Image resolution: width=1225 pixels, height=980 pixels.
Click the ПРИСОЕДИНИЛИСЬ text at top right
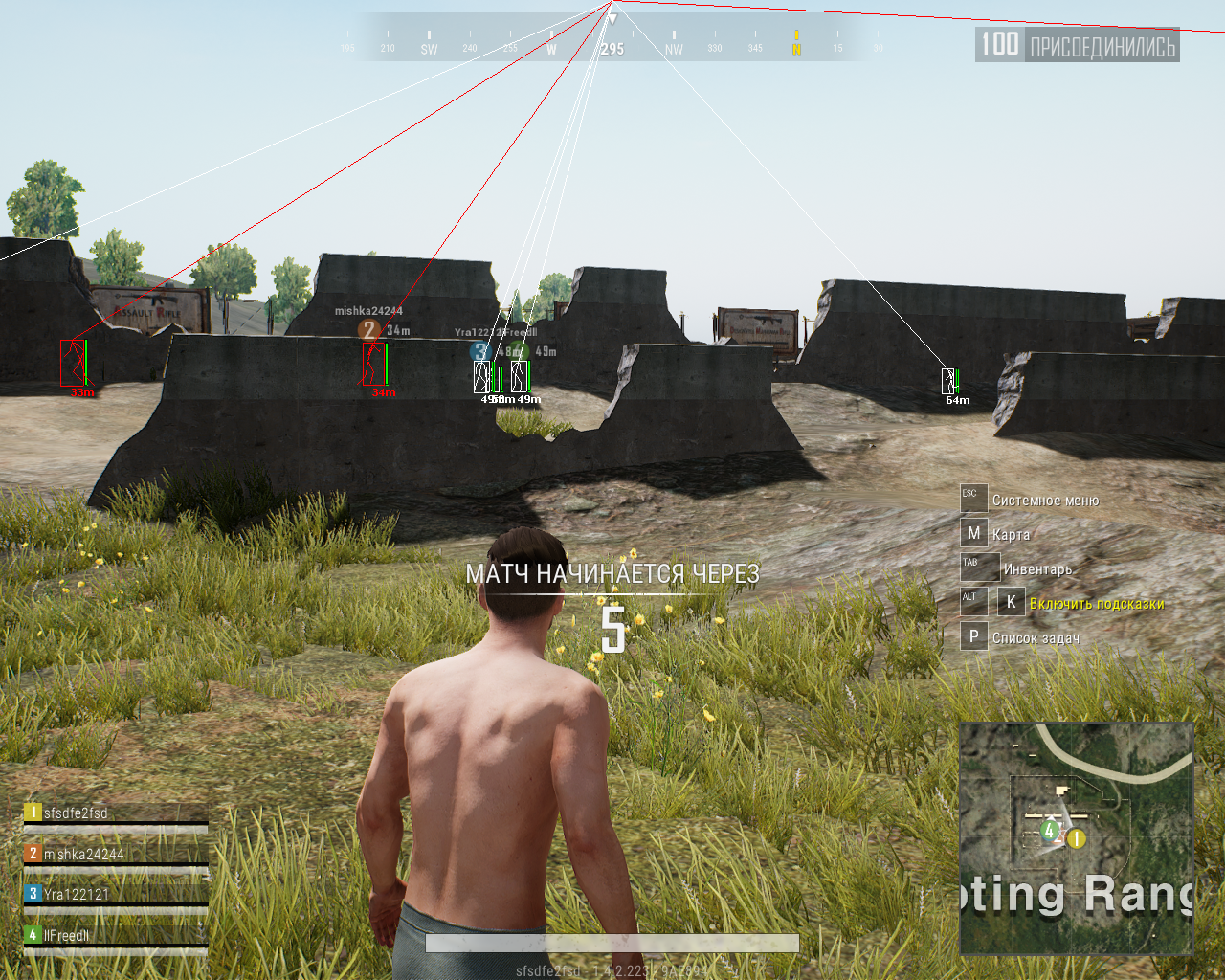tap(1102, 44)
